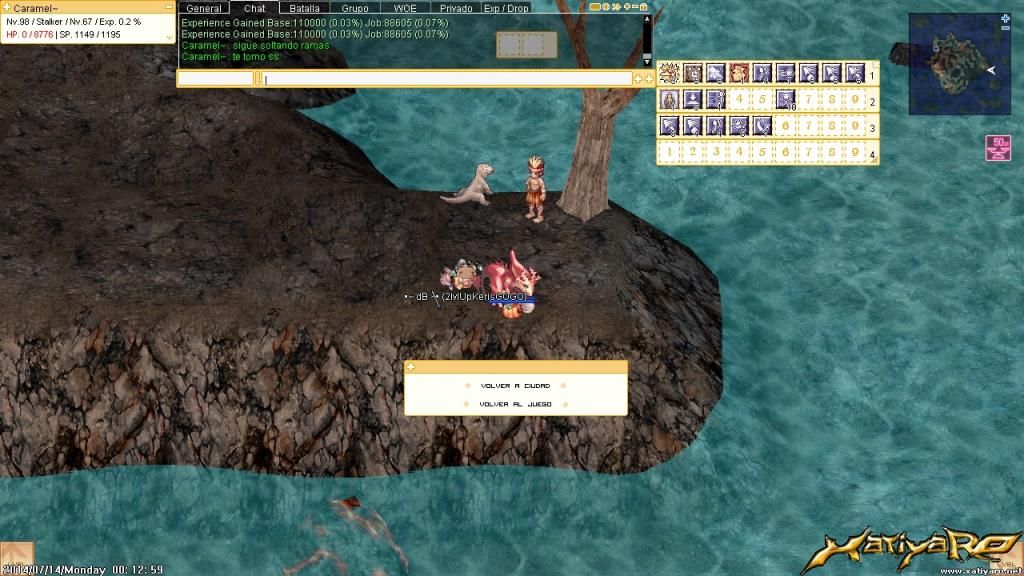The height and width of the screenshot is (576, 1024).
Task: Select the character figure icon in hotbar row 2
Action: coord(669,99)
